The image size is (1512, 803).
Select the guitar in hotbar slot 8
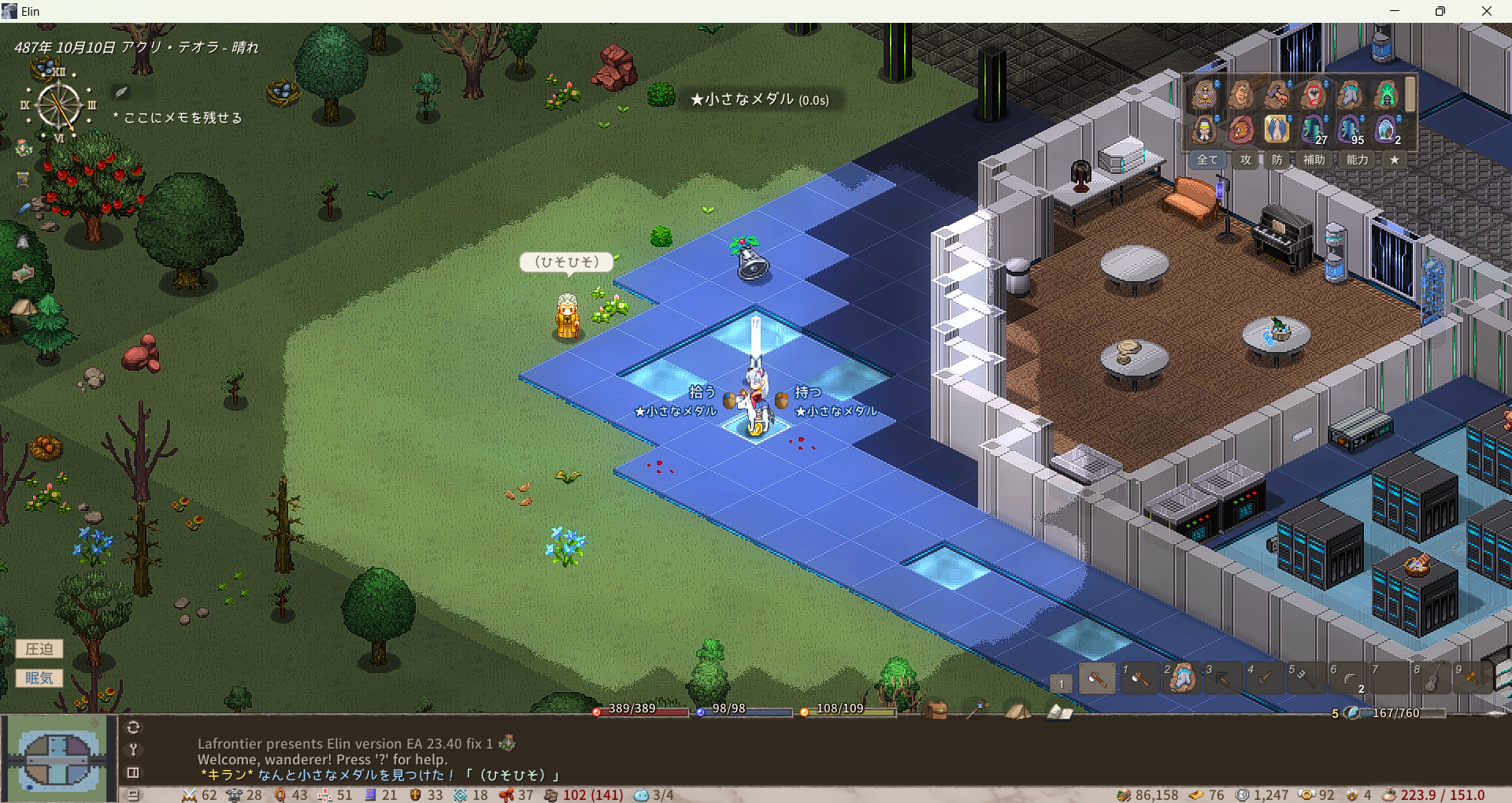pos(1432,678)
